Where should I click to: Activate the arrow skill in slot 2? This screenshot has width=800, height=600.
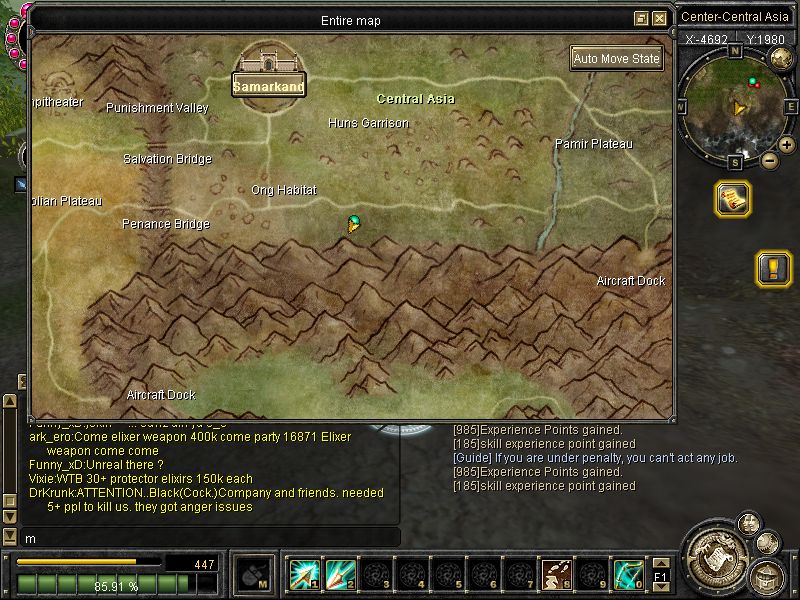pyautogui.click(x=341, y=574)
